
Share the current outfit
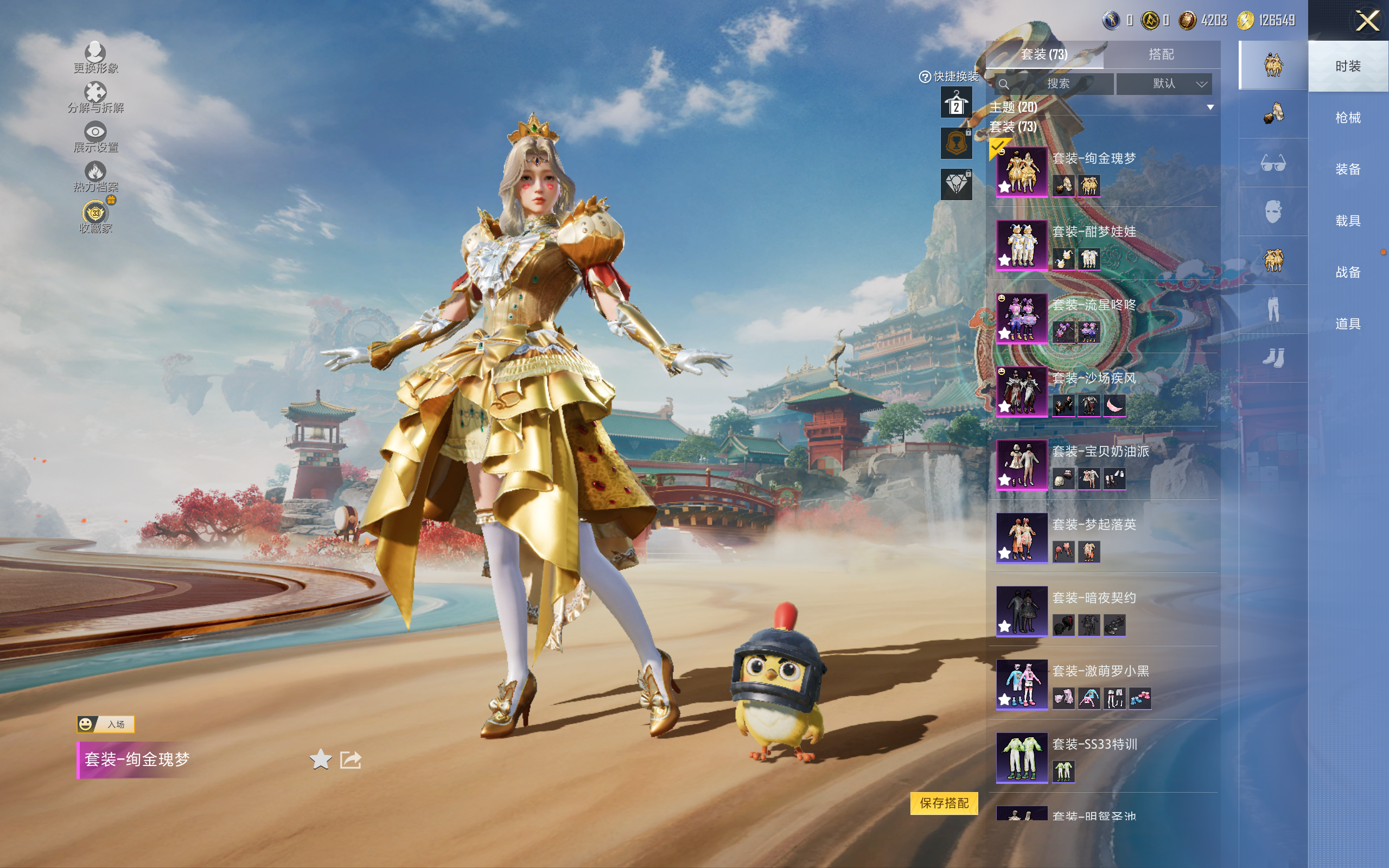click(351, 759)
